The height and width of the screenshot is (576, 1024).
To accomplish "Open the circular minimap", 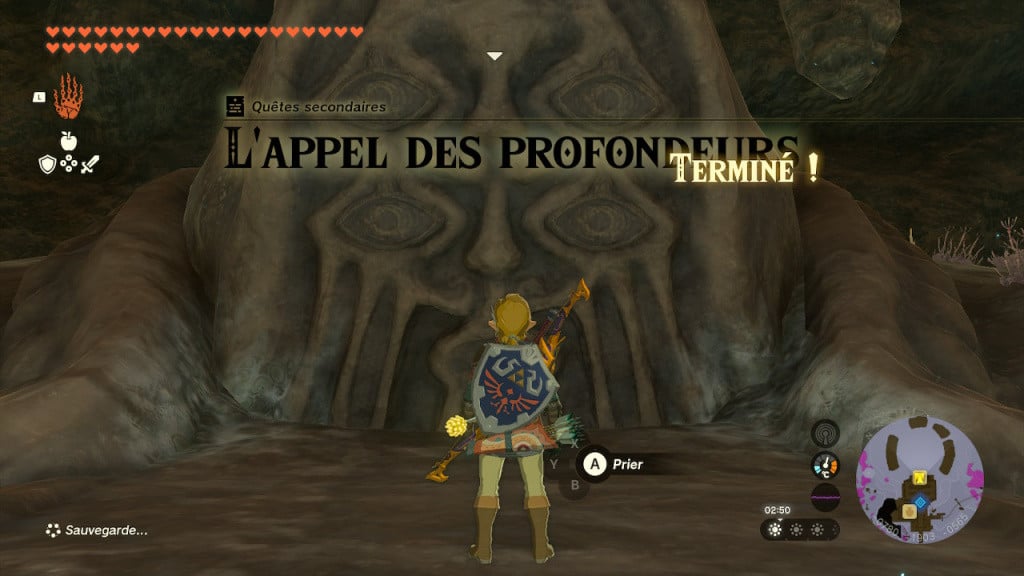I will pos(920,481).
